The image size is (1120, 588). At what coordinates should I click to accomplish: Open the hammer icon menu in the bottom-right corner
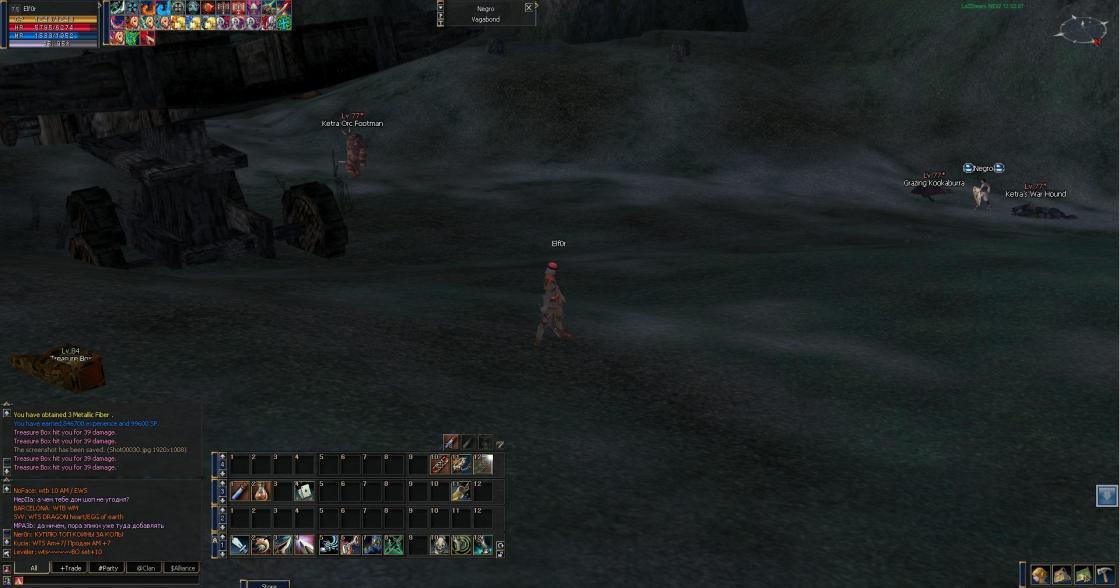pyautogui.click(x=1104, y=575)
